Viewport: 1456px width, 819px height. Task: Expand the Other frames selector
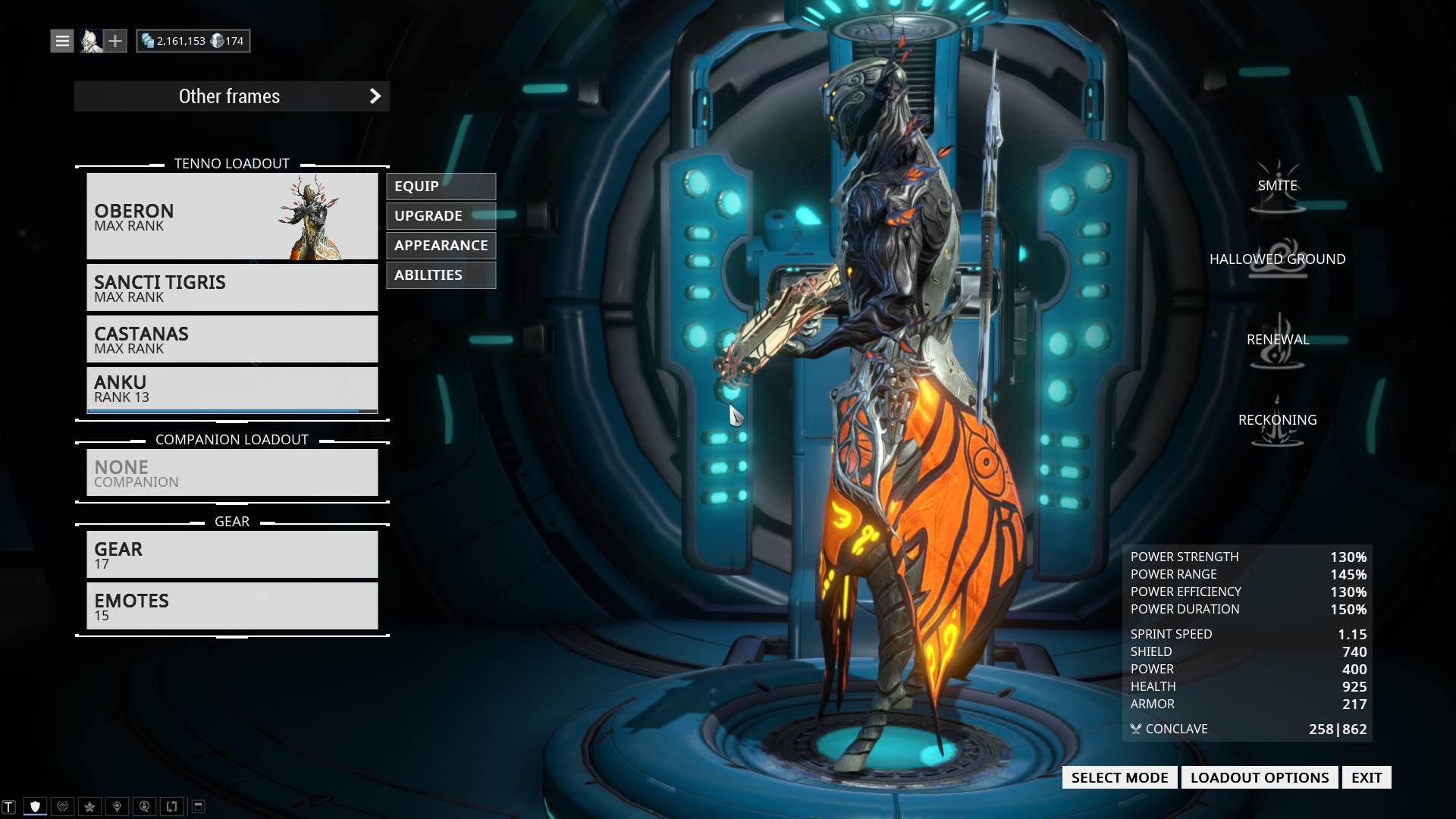point(232,96)
